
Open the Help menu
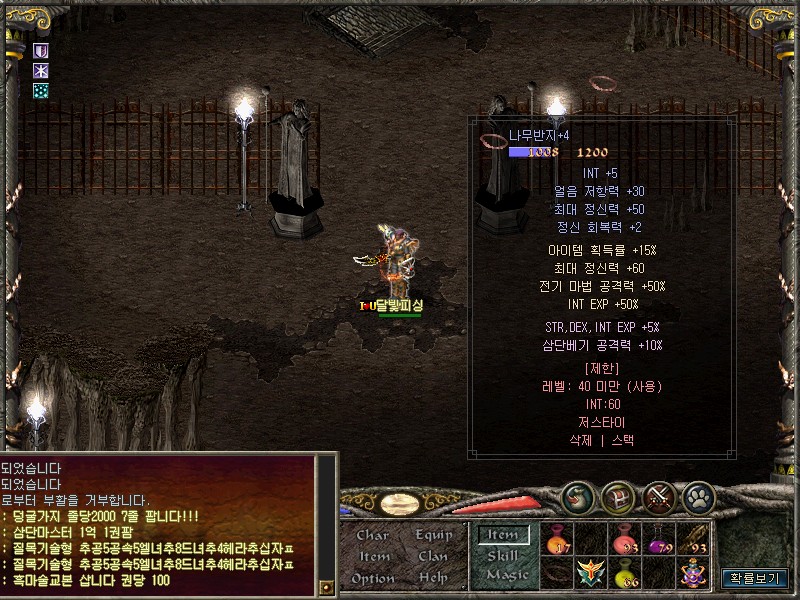tap(433, 578)
